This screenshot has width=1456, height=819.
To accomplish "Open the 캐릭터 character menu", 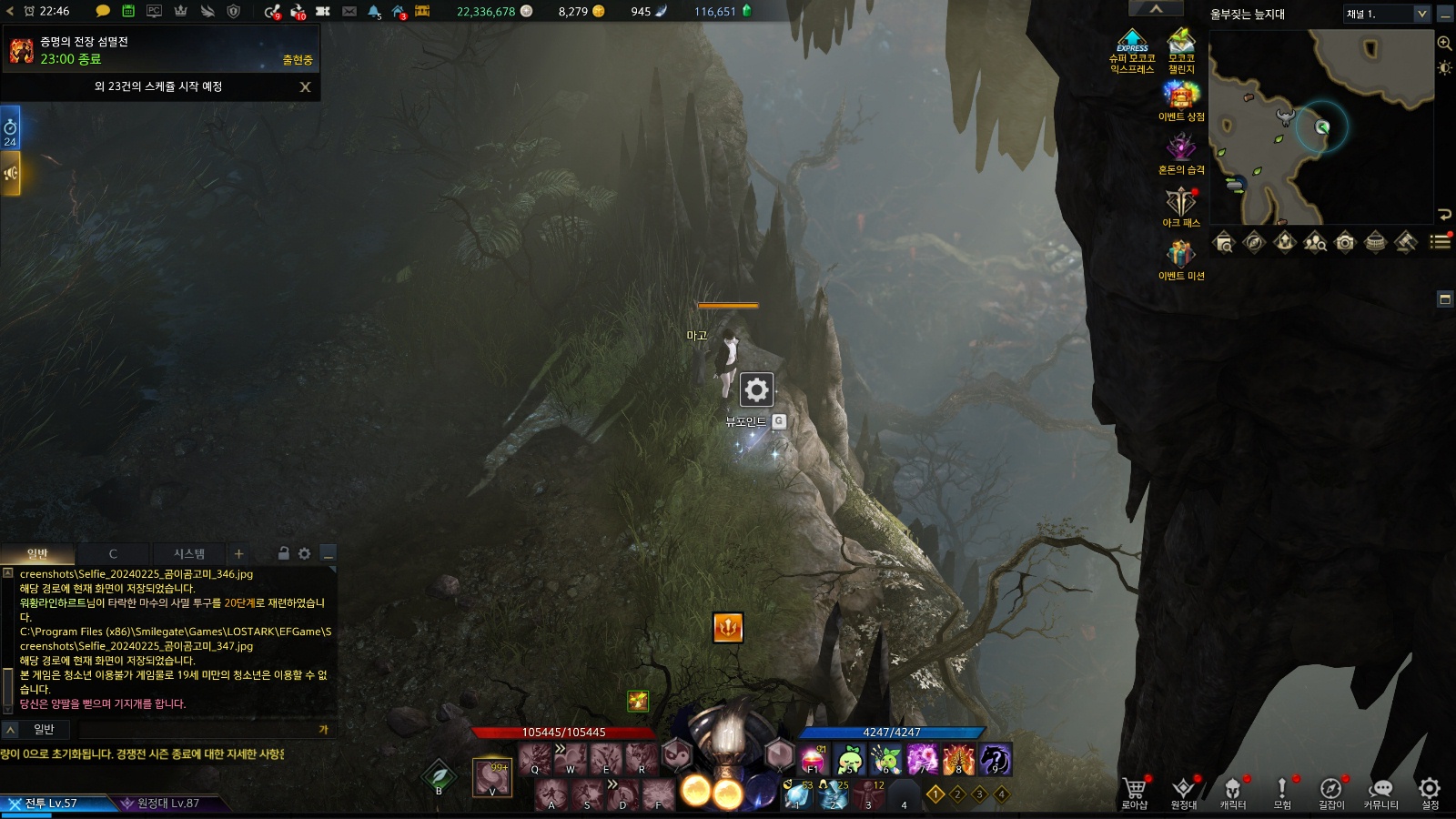I will (x=1232, y=790).
